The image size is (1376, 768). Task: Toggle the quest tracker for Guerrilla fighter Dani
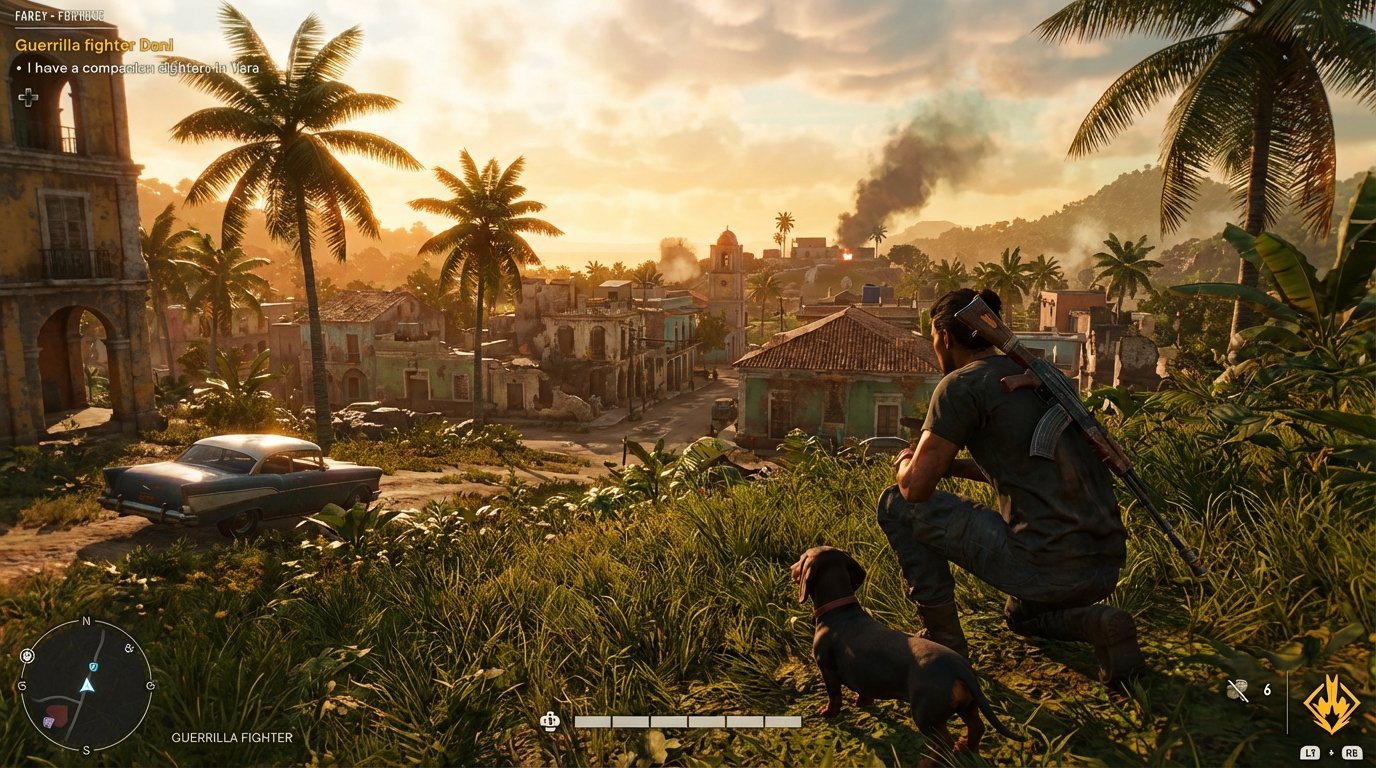93,44
